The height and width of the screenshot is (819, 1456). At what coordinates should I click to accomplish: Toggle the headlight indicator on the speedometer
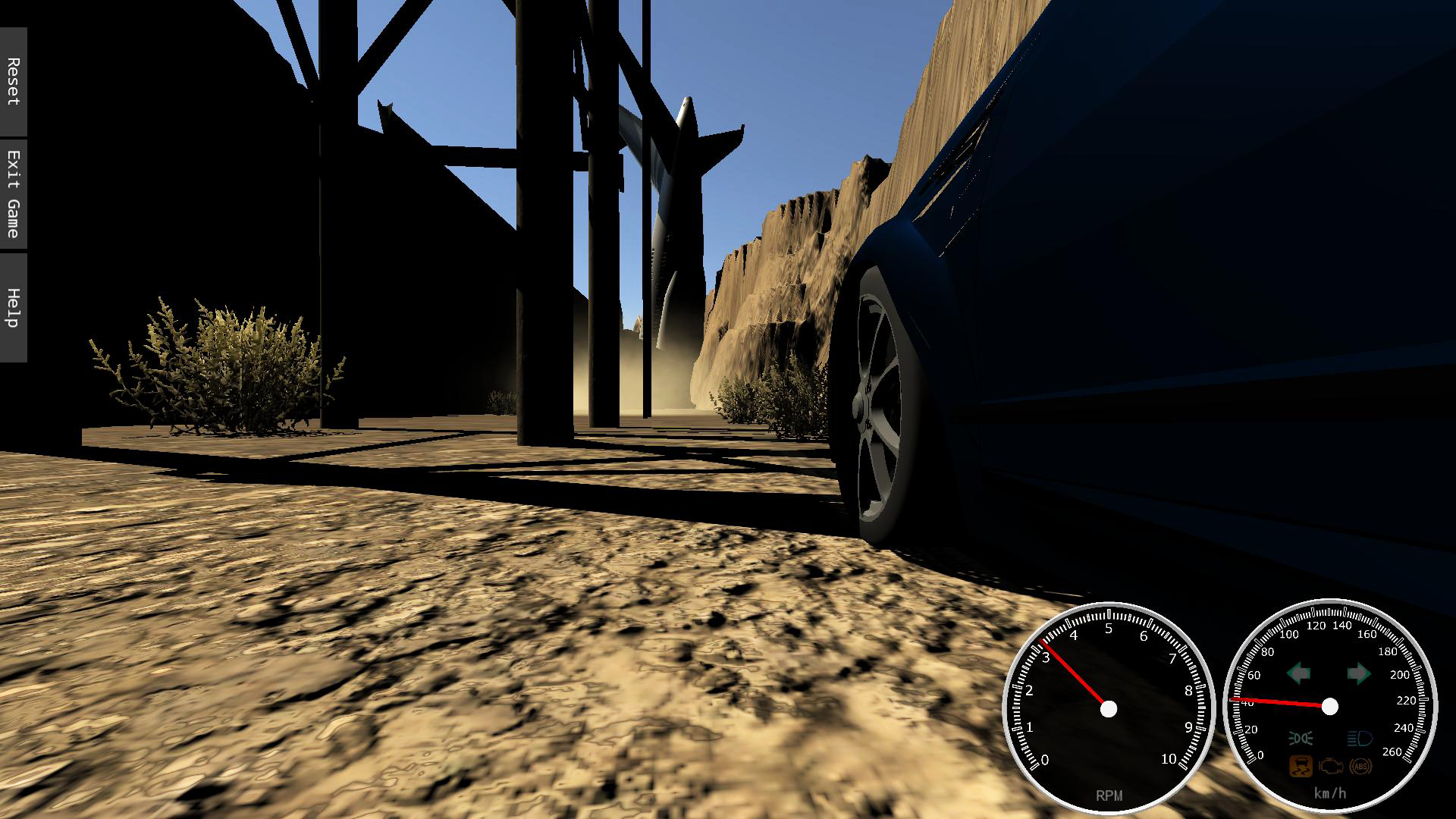tap(1360, 738)
